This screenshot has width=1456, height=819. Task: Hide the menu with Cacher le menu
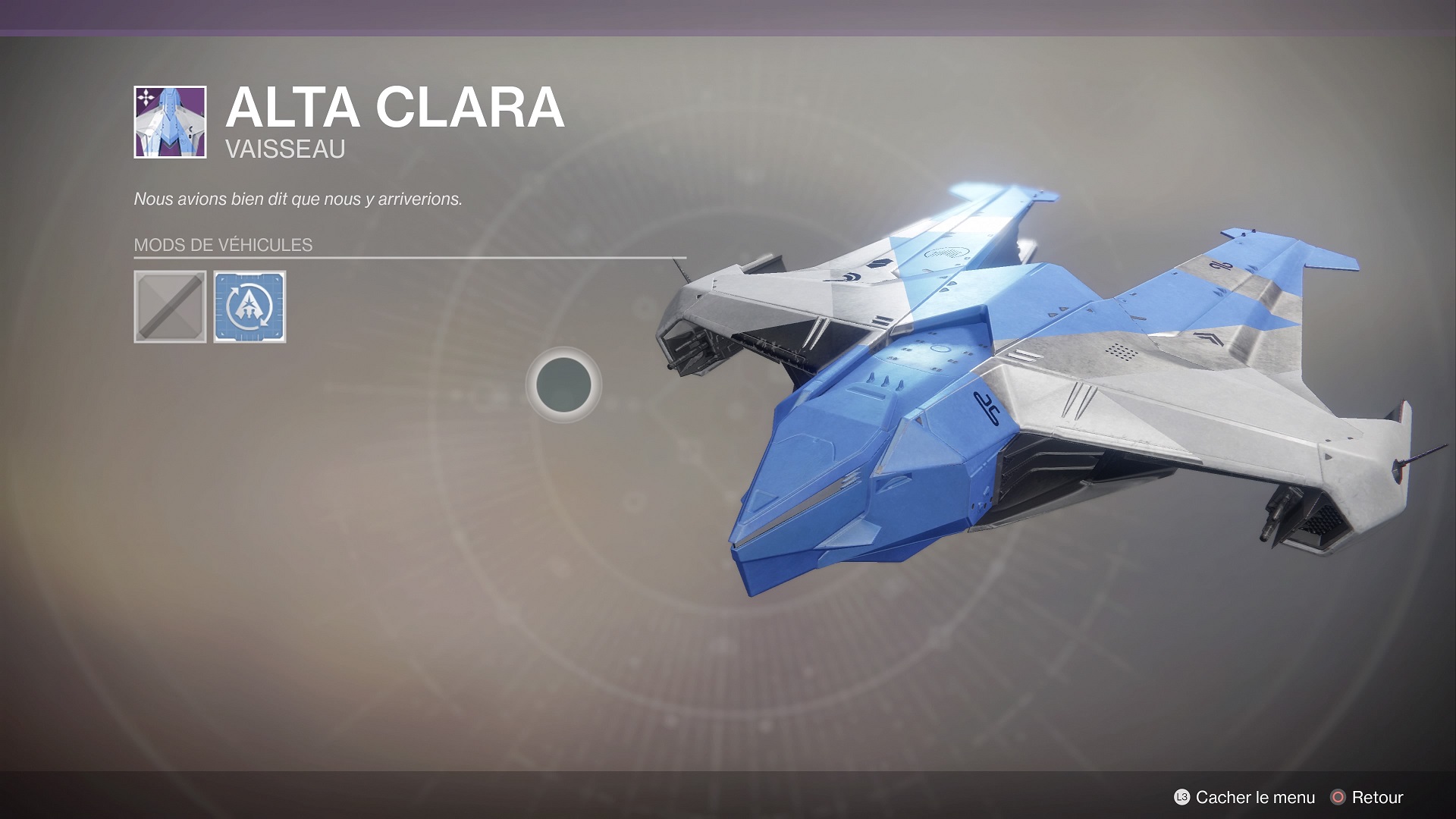pyautogui.click(x=1244, y=797)
